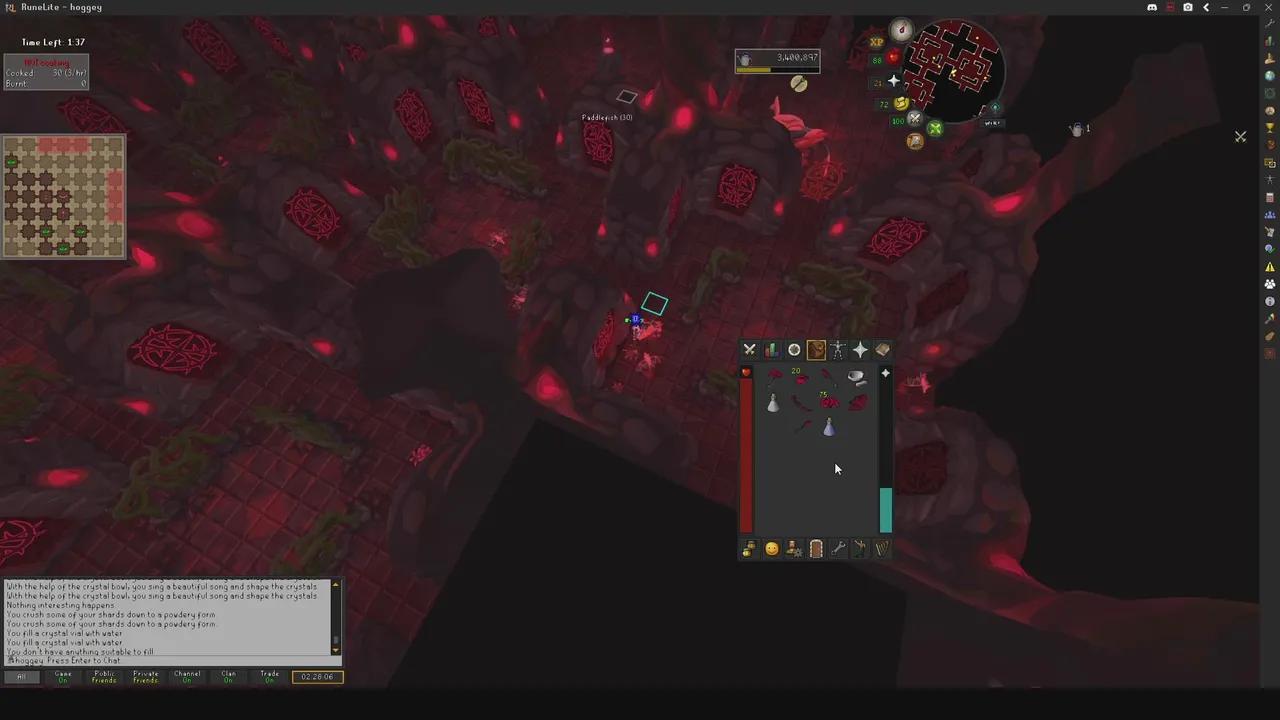The width and height of the screenshot is (1280, 720).
Task: Open the Logout door icon
Action: tap(816, 548)
